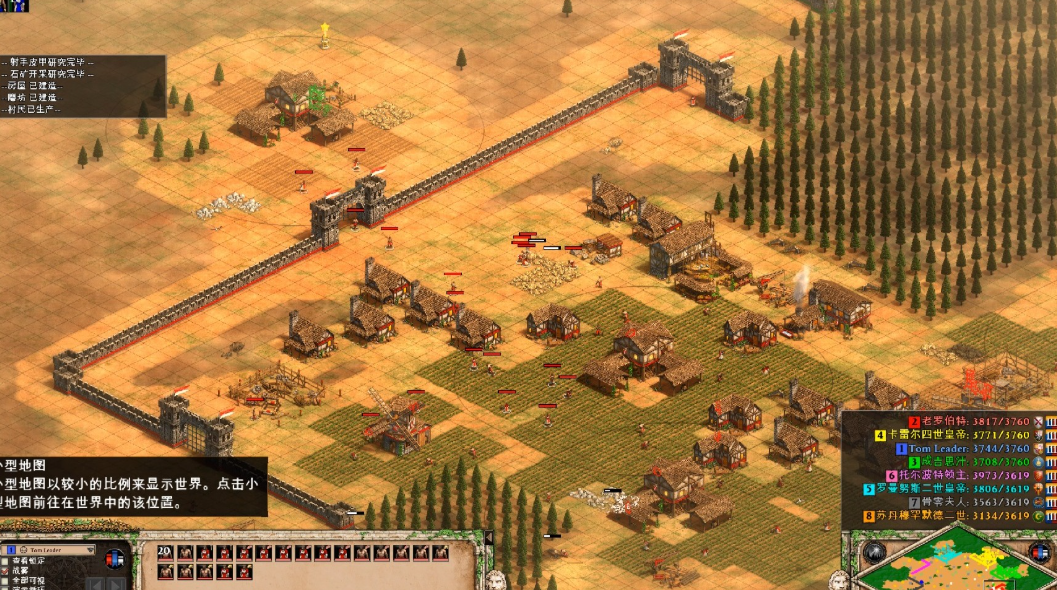Click the round signal button left of minimap
The width and height of the screenshot is (1057, 590).
point(874,551)
